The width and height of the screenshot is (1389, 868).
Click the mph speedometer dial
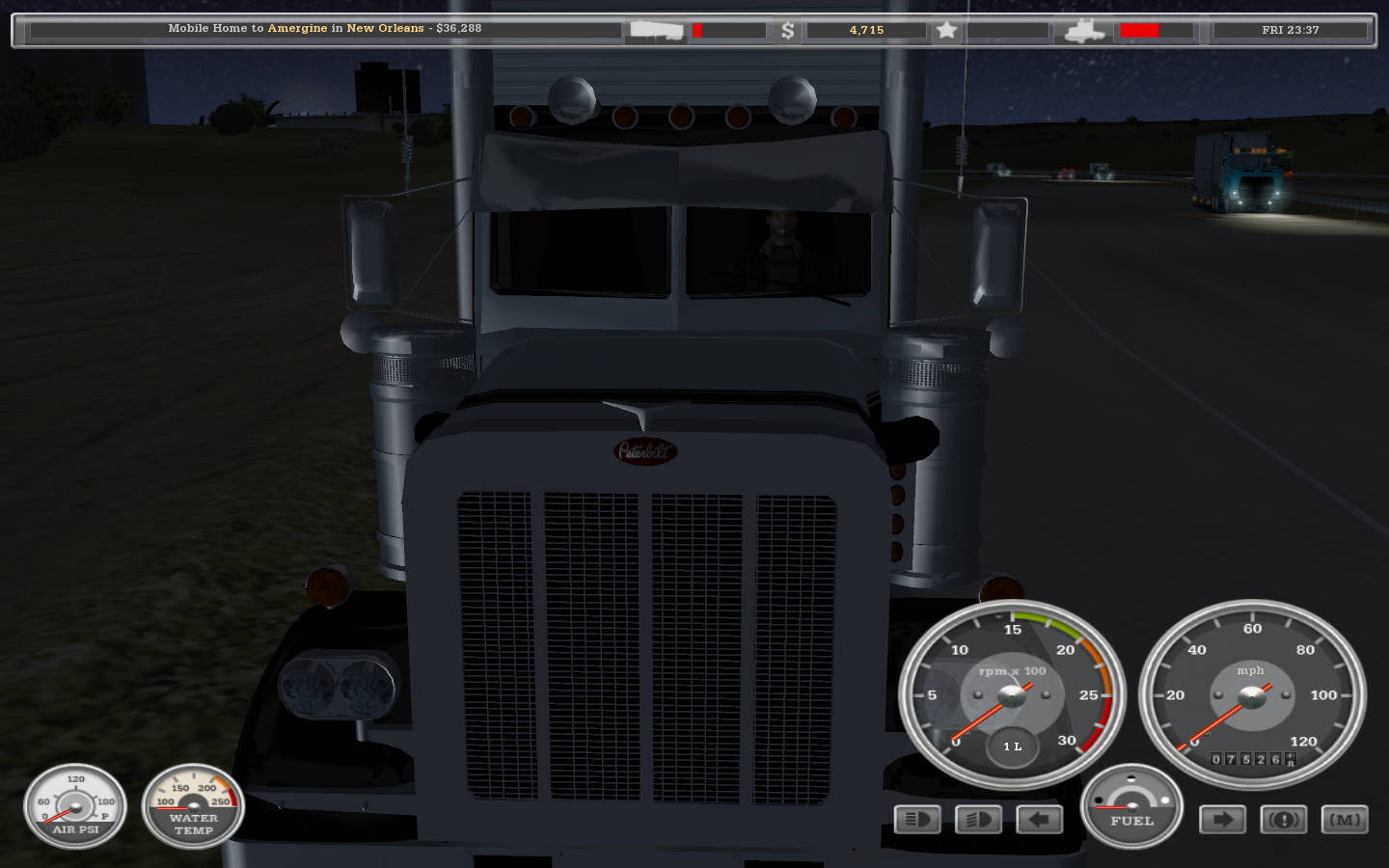(1250, 694)
